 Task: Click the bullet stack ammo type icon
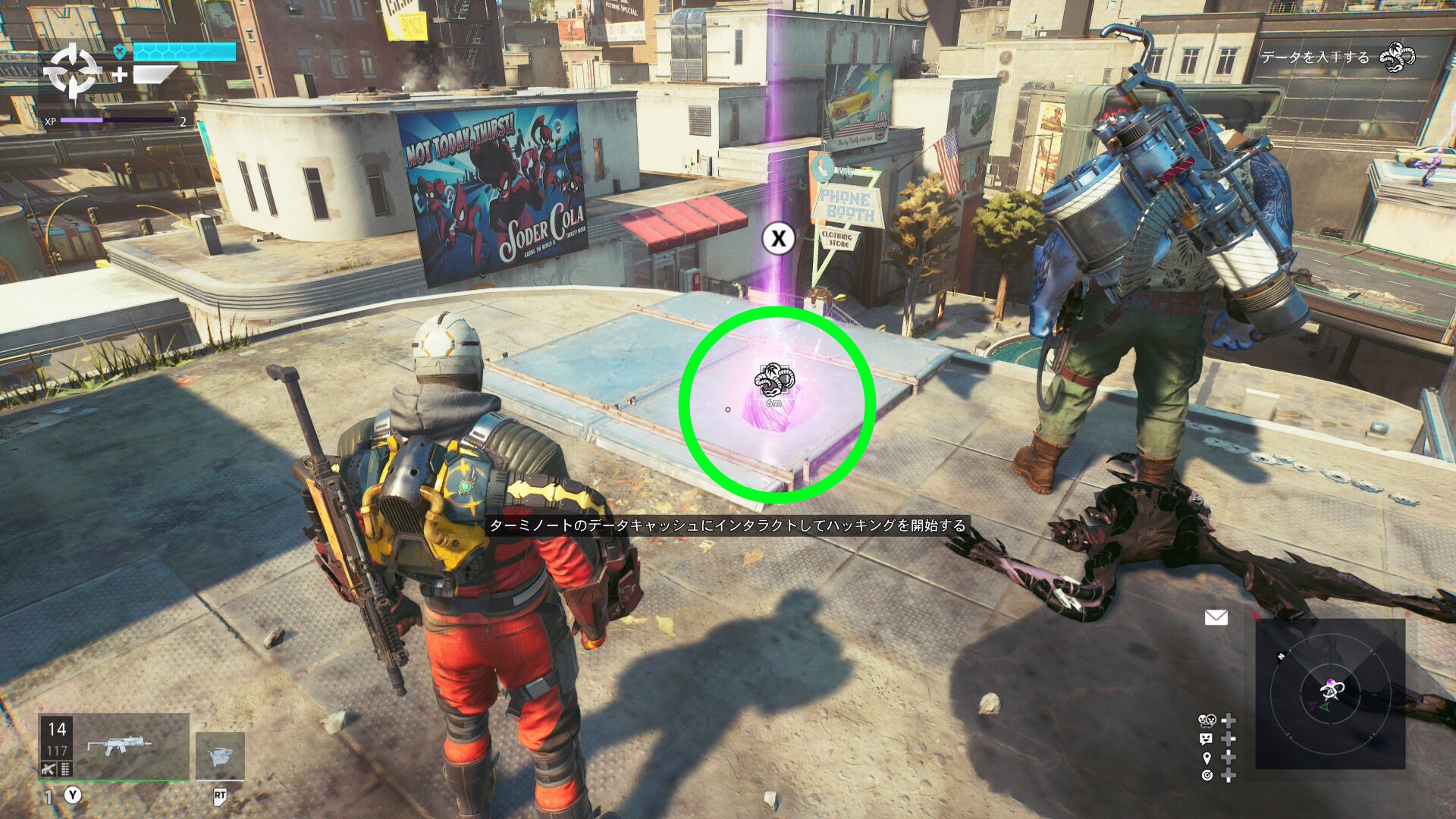[66, 770]
